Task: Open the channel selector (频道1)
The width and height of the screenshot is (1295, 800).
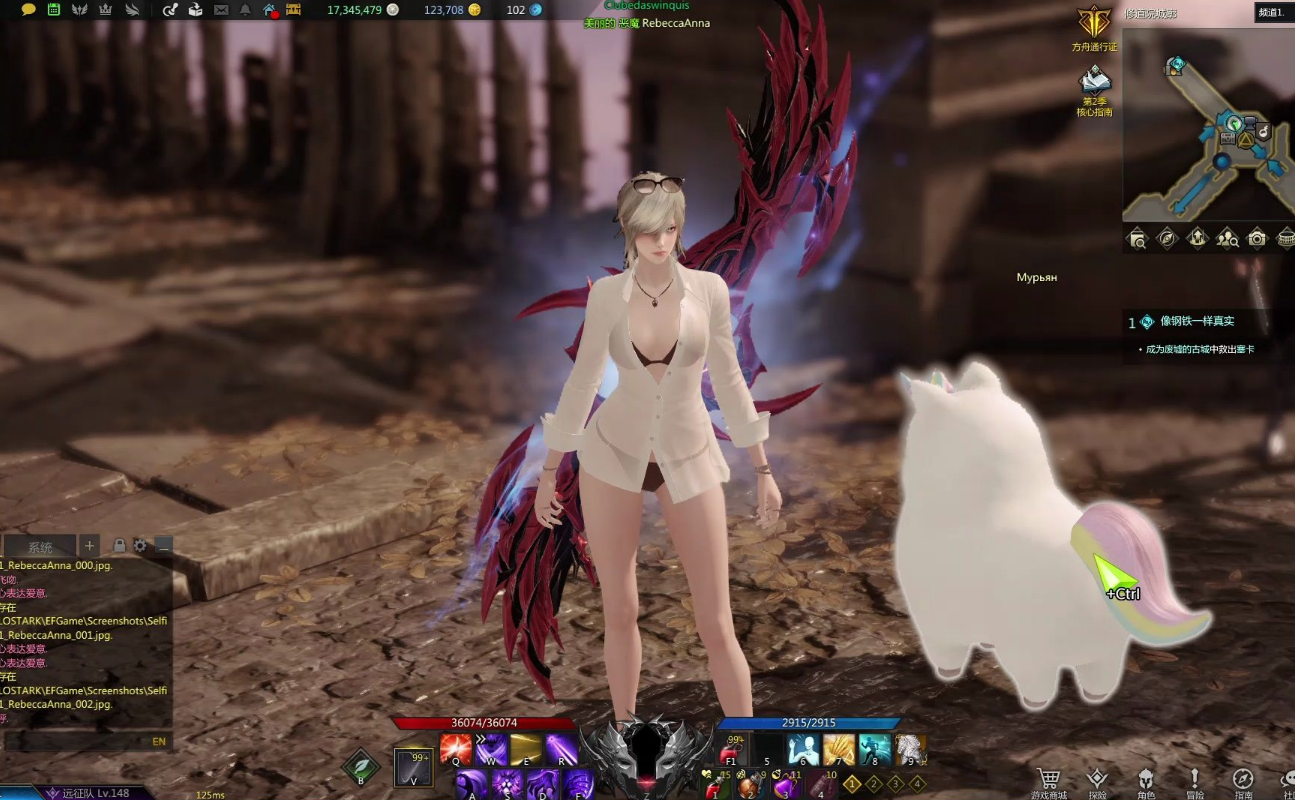Action: (x=1271, y=12)
